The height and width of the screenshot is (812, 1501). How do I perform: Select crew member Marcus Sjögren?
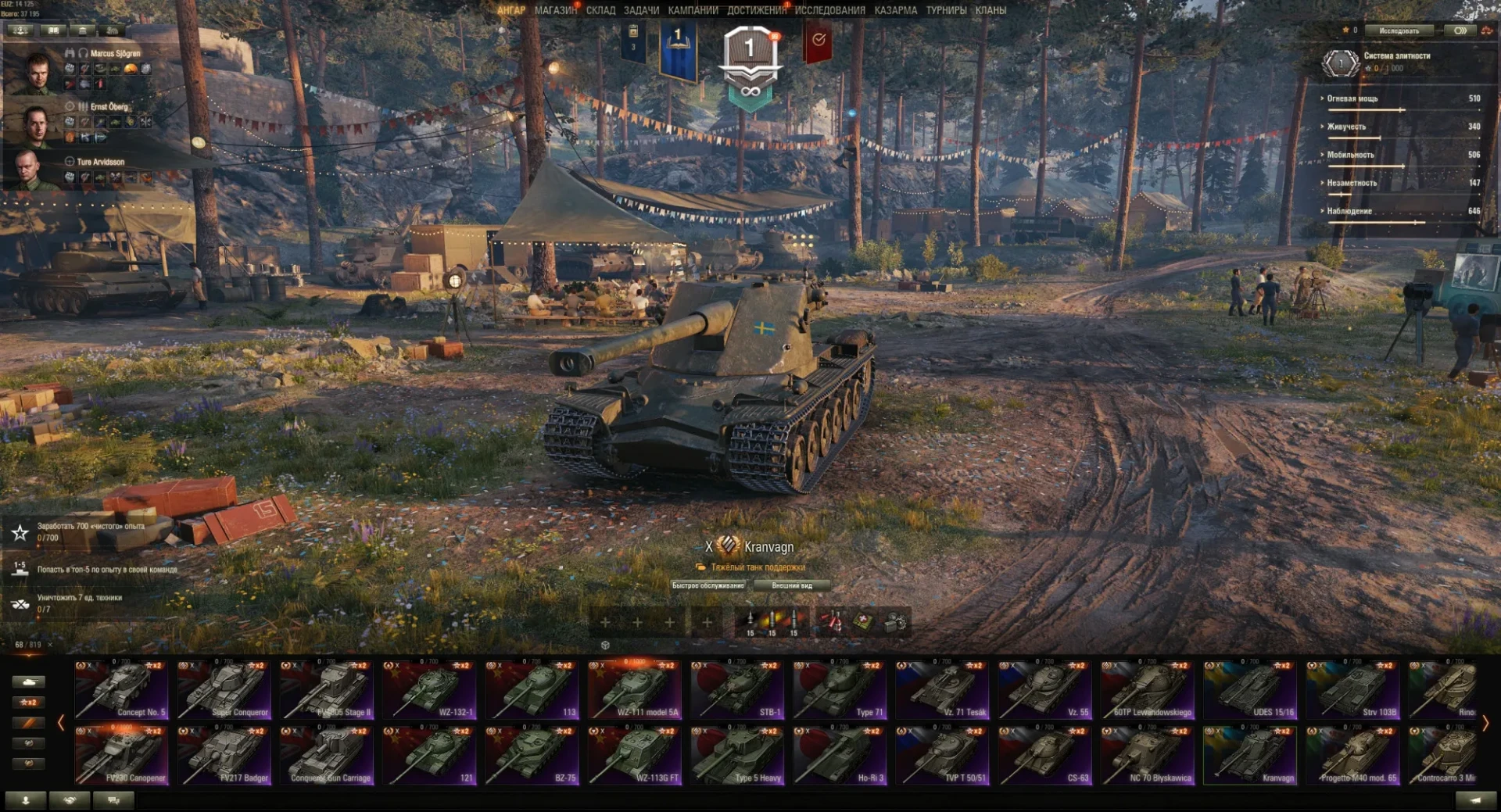(115, 53)
